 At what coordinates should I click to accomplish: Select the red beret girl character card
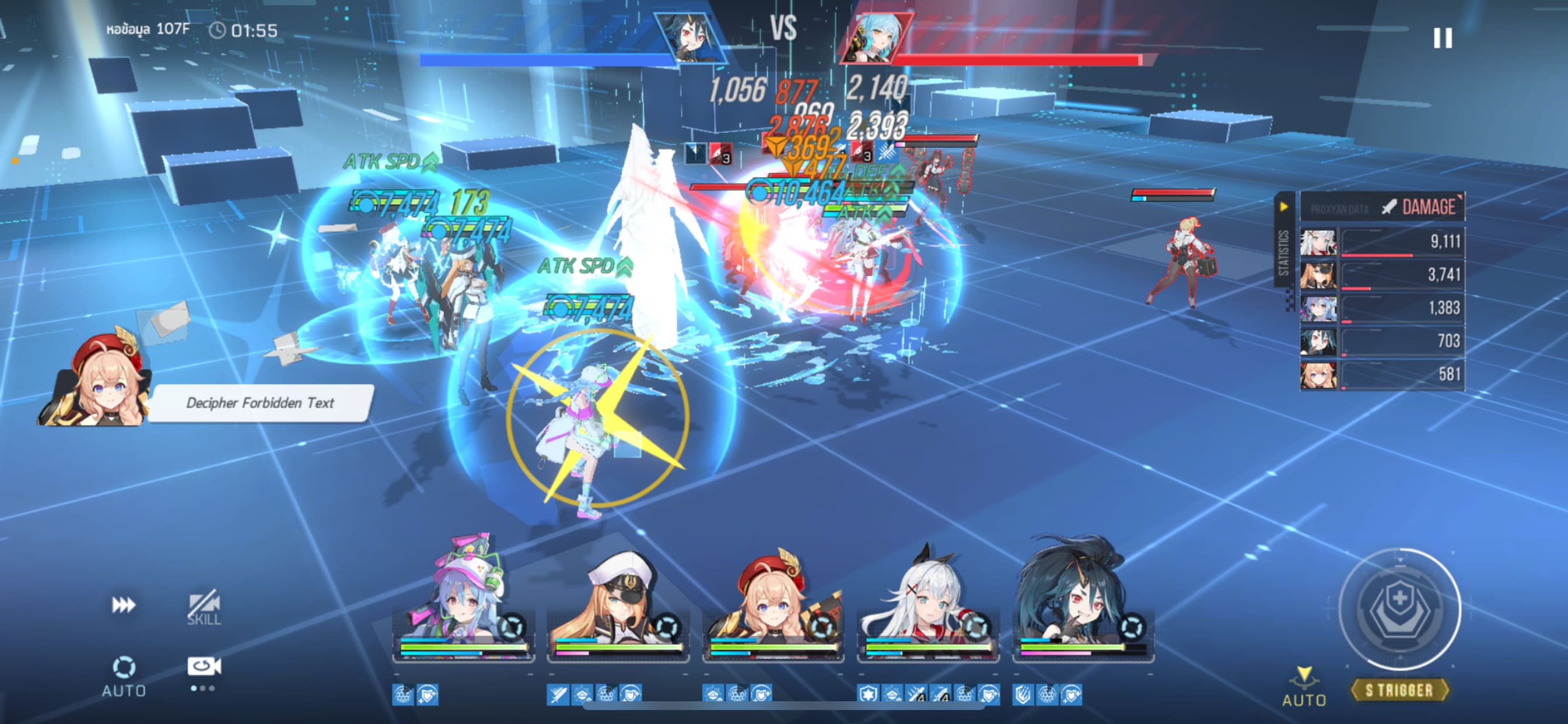click(x=773, y=600)
